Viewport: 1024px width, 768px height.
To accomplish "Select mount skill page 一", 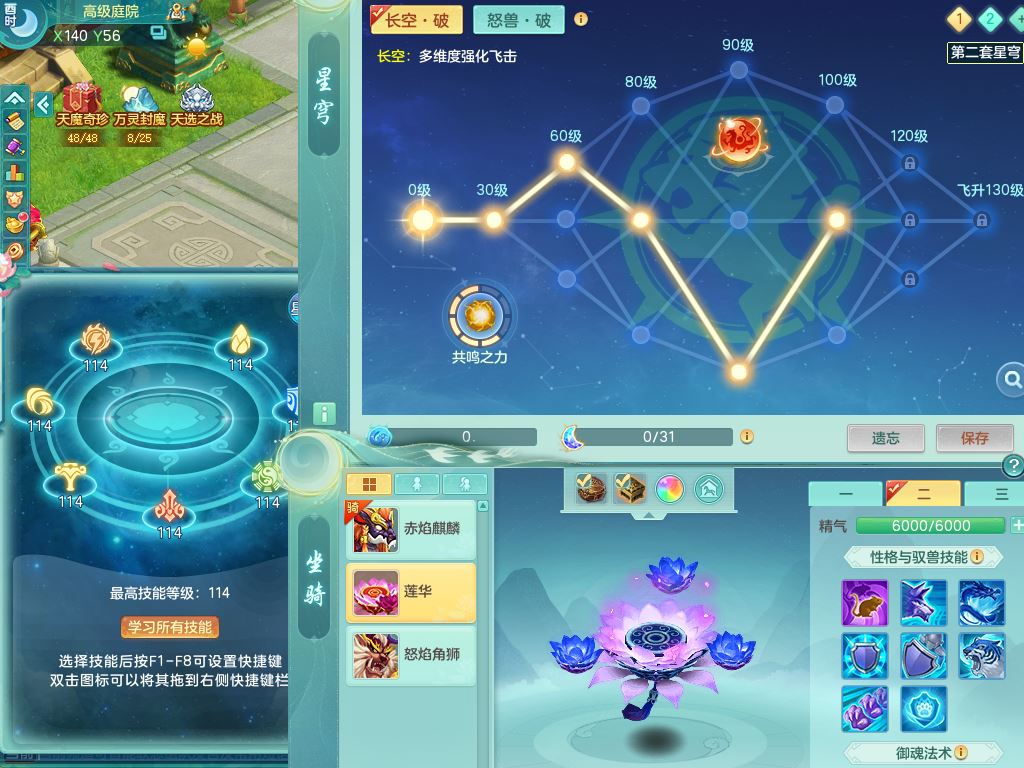I will pyautogui.click(x=845, y=494).
